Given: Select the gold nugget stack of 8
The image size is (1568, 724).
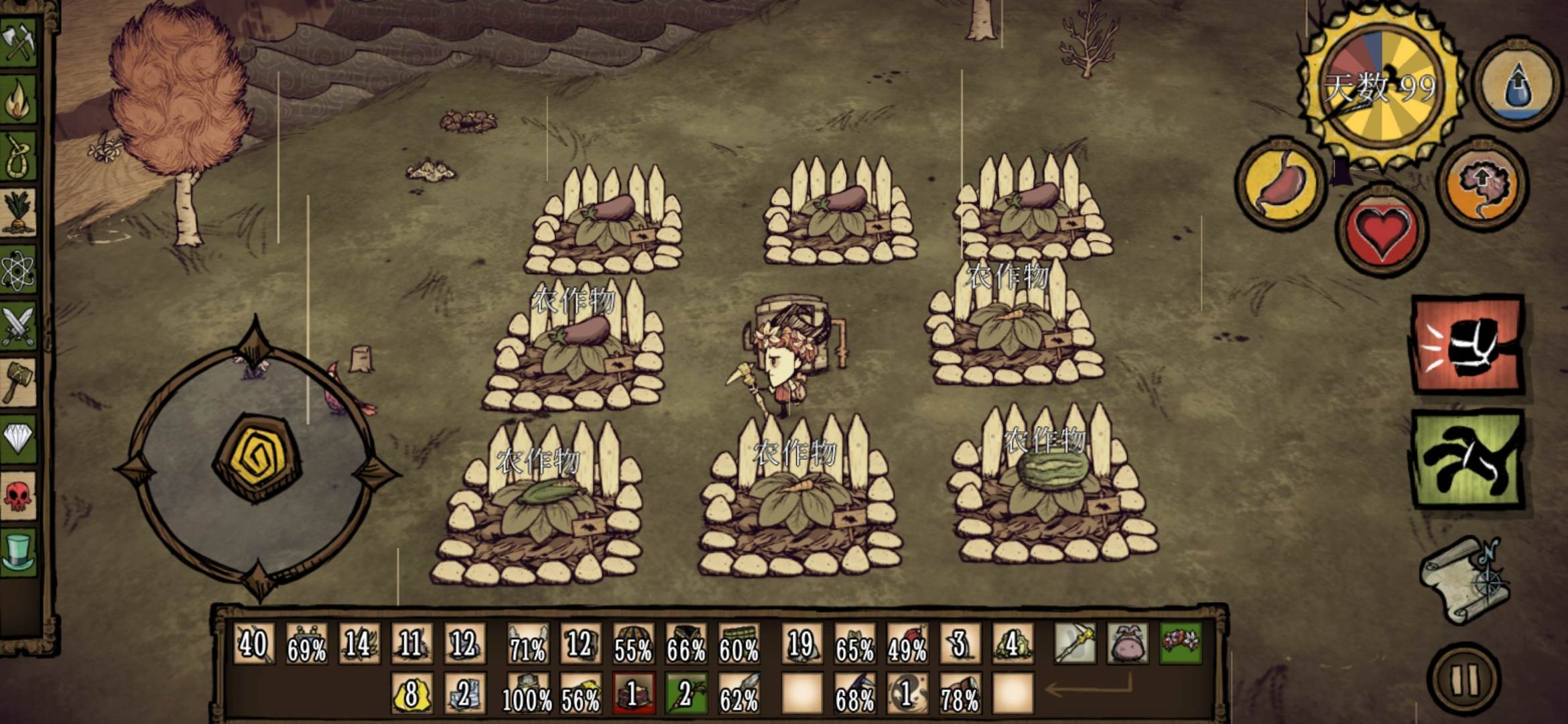Looking at the screenshot, I should point(411,692).
